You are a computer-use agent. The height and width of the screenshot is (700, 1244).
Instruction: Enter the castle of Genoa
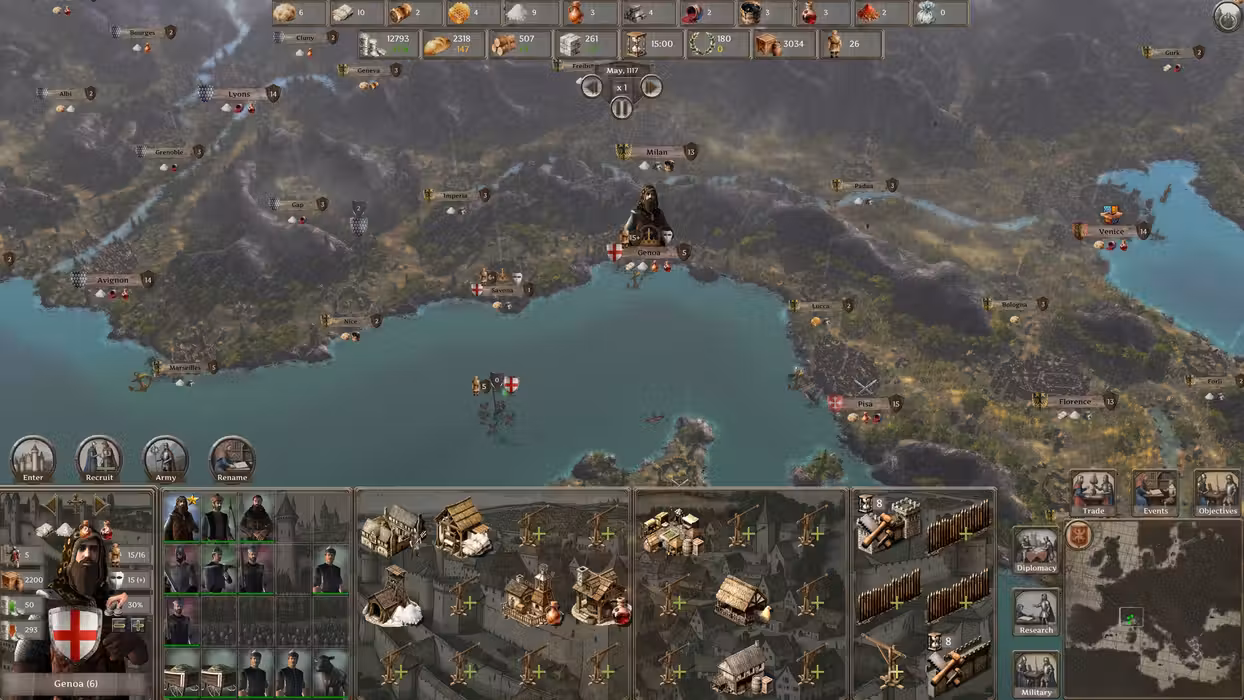click(33, 457)
